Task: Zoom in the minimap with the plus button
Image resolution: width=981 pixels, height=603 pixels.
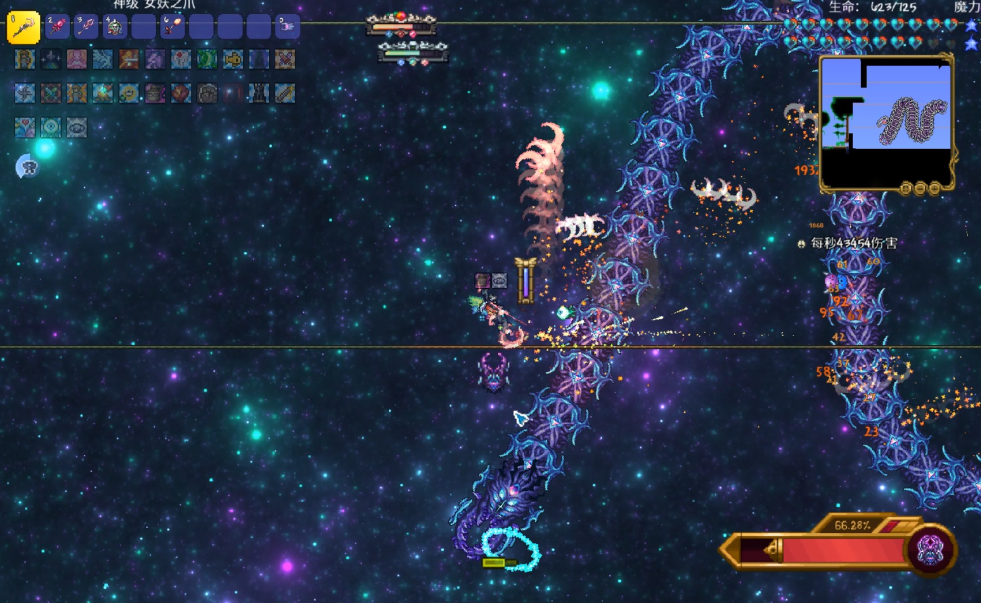Action: [934, 188]
